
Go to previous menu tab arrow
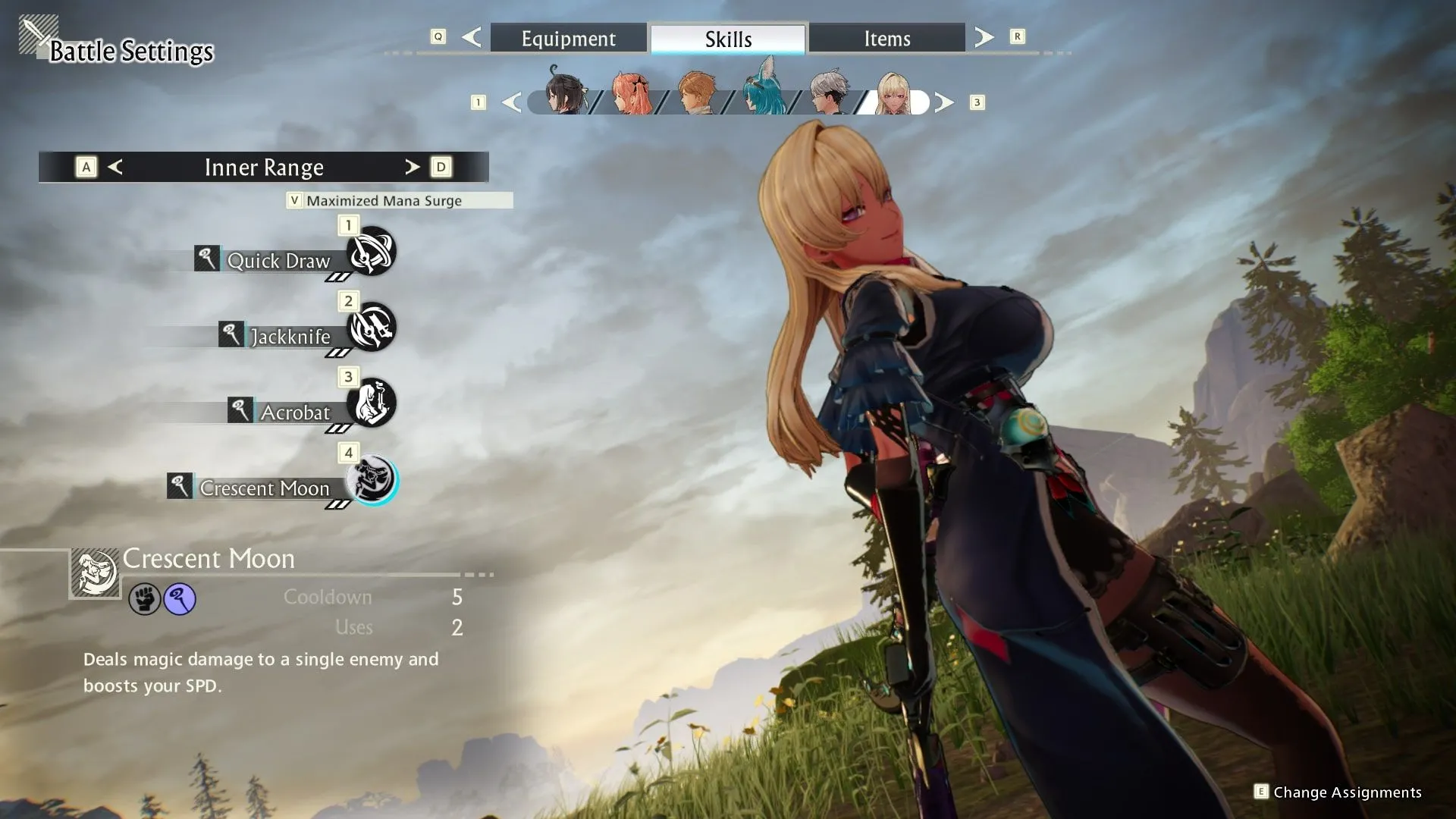click(471, 37)
